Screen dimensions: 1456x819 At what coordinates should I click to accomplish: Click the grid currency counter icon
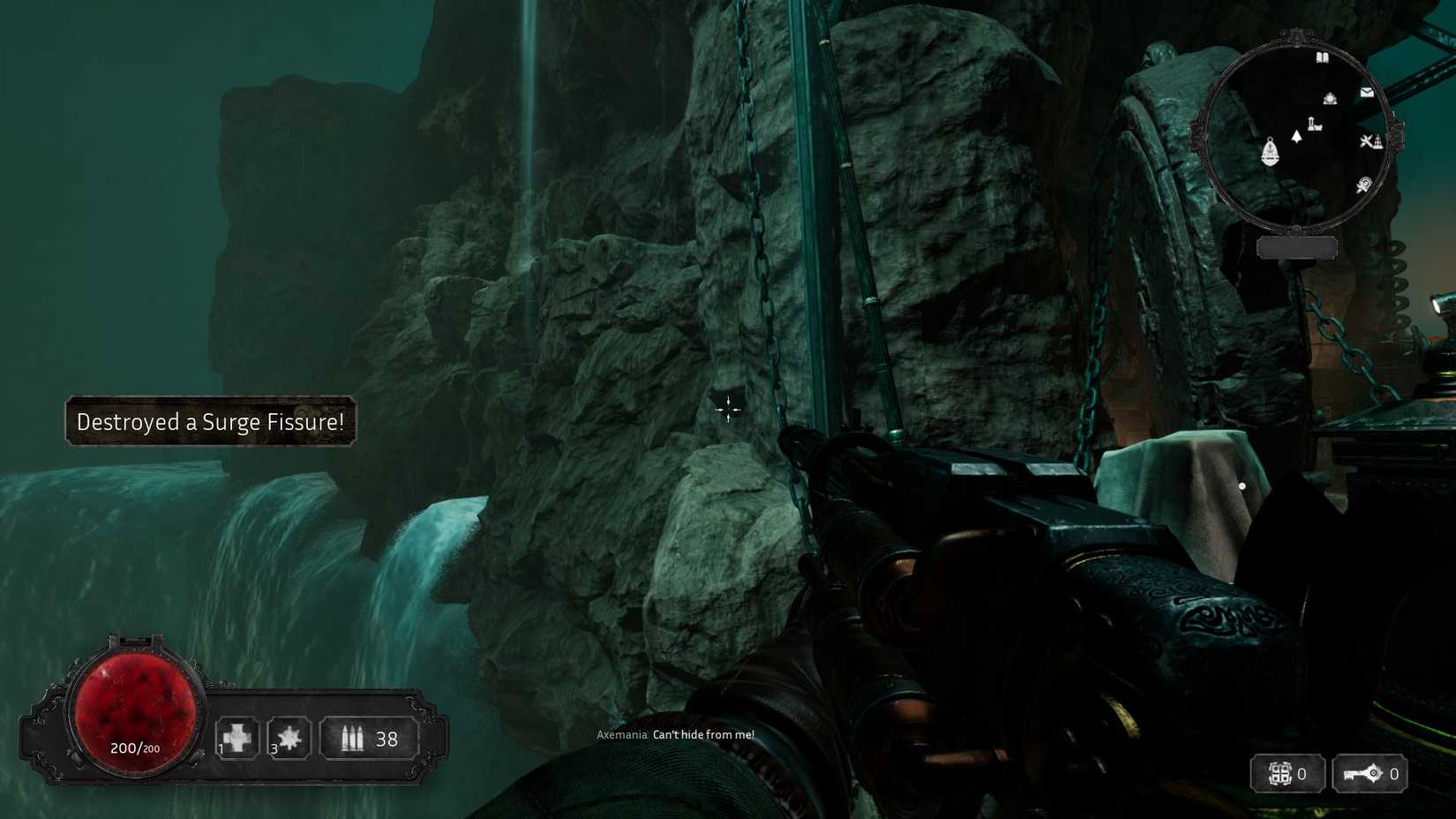coord(1280,774)
